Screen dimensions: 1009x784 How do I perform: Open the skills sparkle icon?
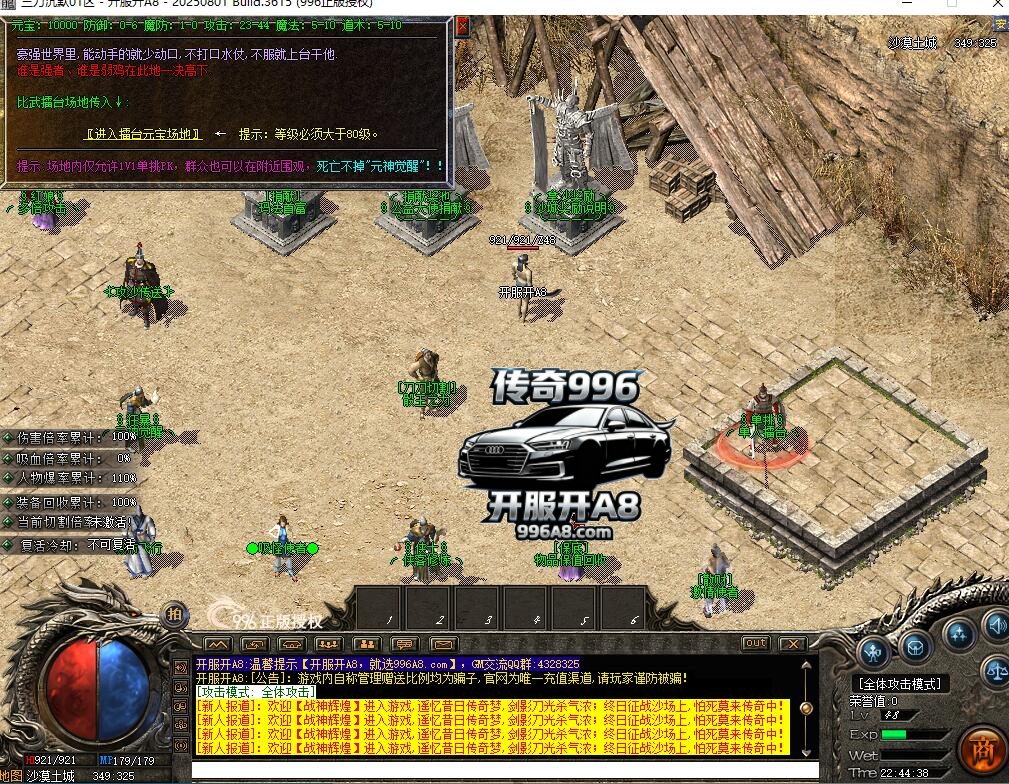point(959,633)
